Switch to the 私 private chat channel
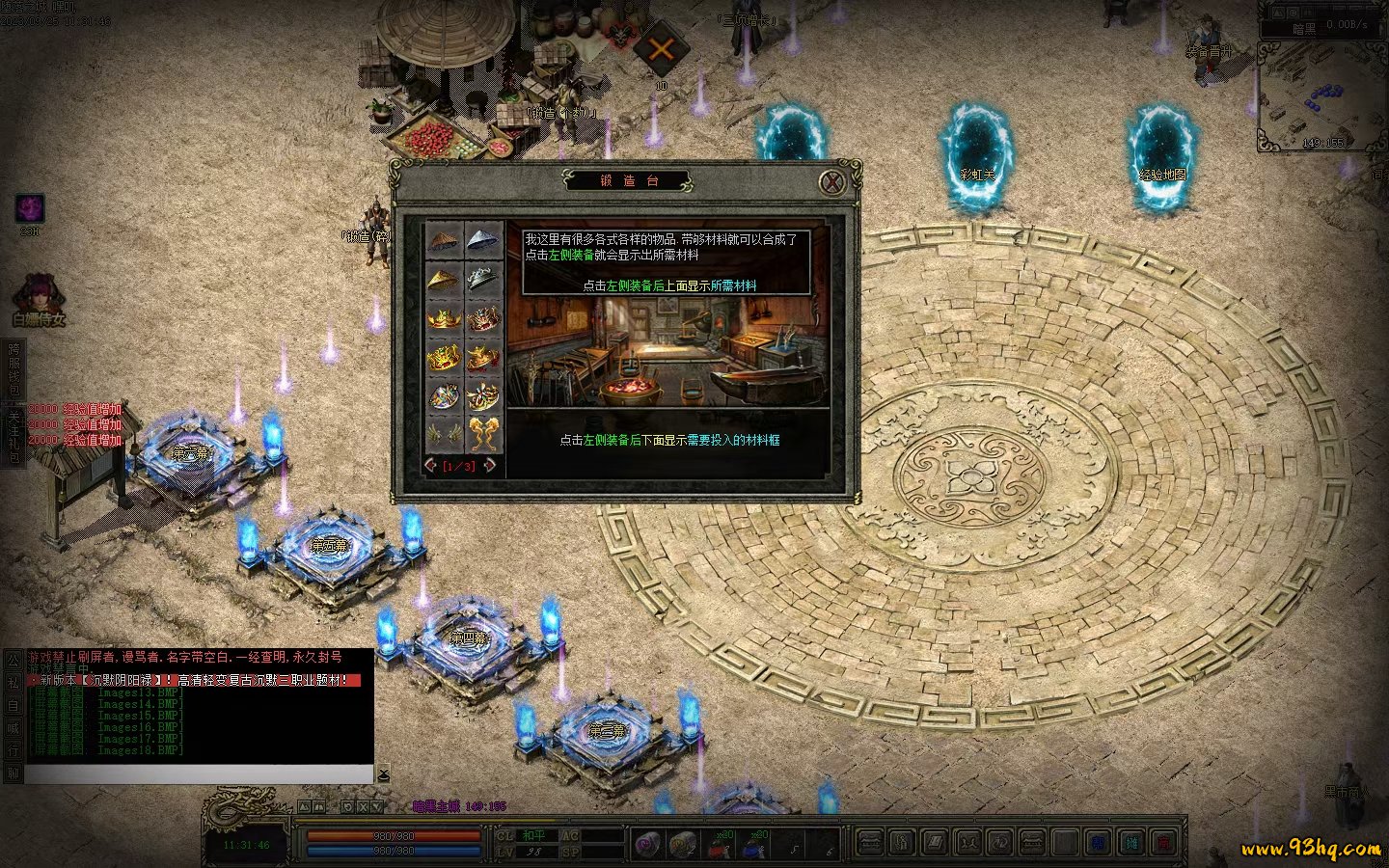1389x868 pixels. (x=14, y=682)
